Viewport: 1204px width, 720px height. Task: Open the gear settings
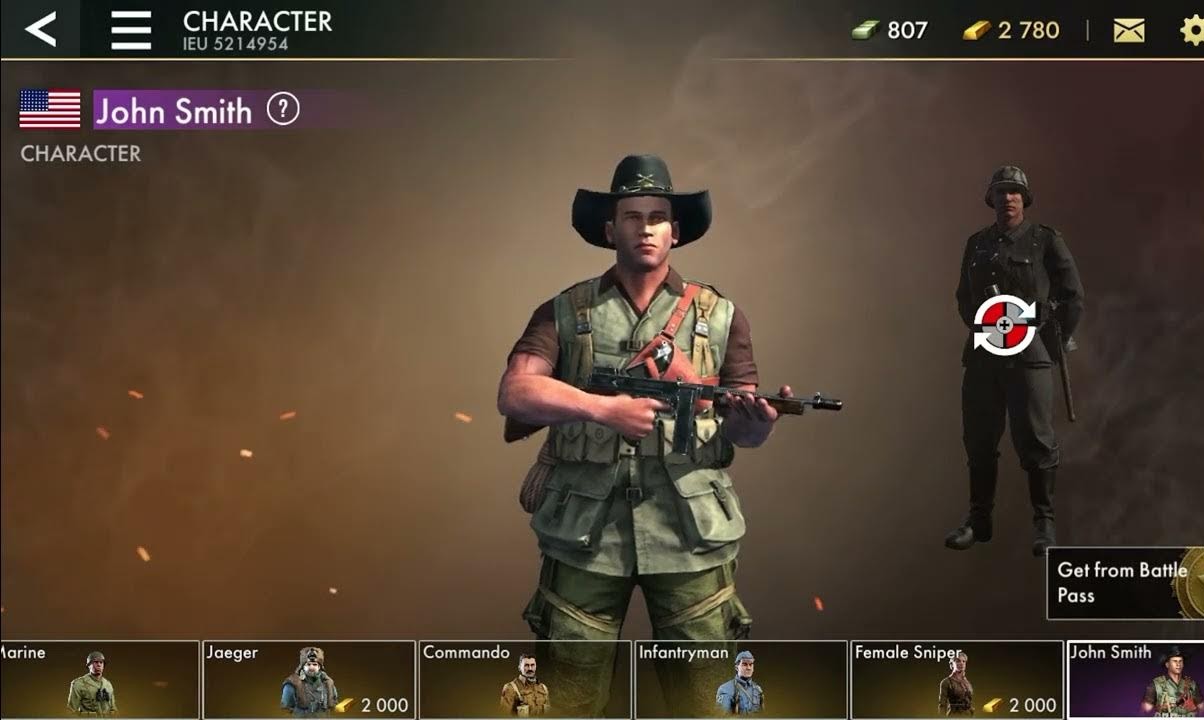1191,31
